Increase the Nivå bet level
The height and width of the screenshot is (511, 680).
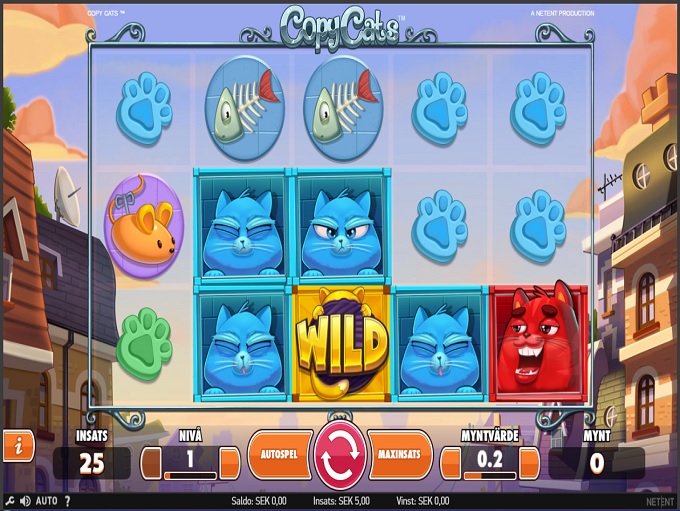coord(230,463)
